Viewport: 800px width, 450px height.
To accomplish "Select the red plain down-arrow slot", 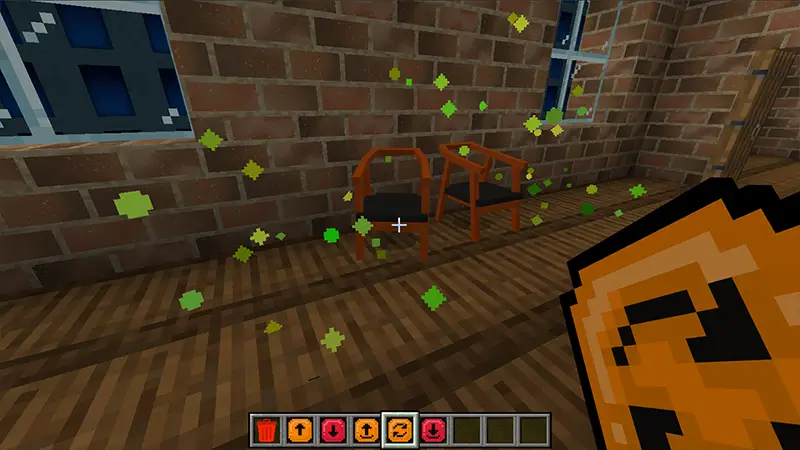I will point(332,431).
